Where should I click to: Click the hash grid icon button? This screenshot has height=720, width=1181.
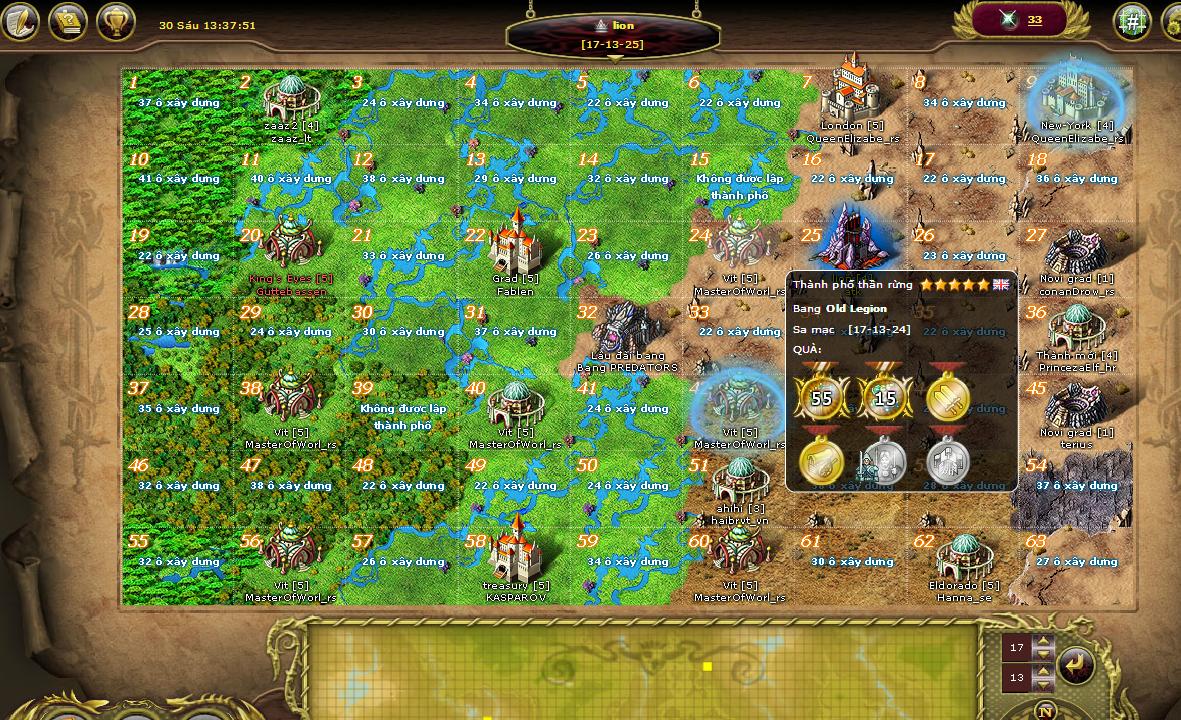[1132, 21]
